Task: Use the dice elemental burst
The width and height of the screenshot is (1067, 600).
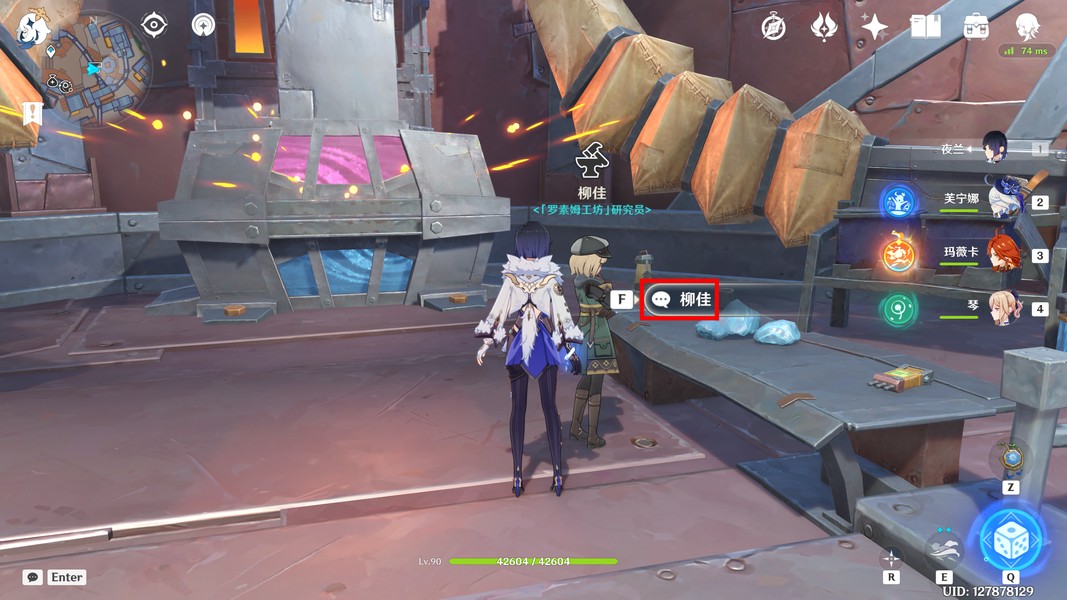Action: point(1010,541)
